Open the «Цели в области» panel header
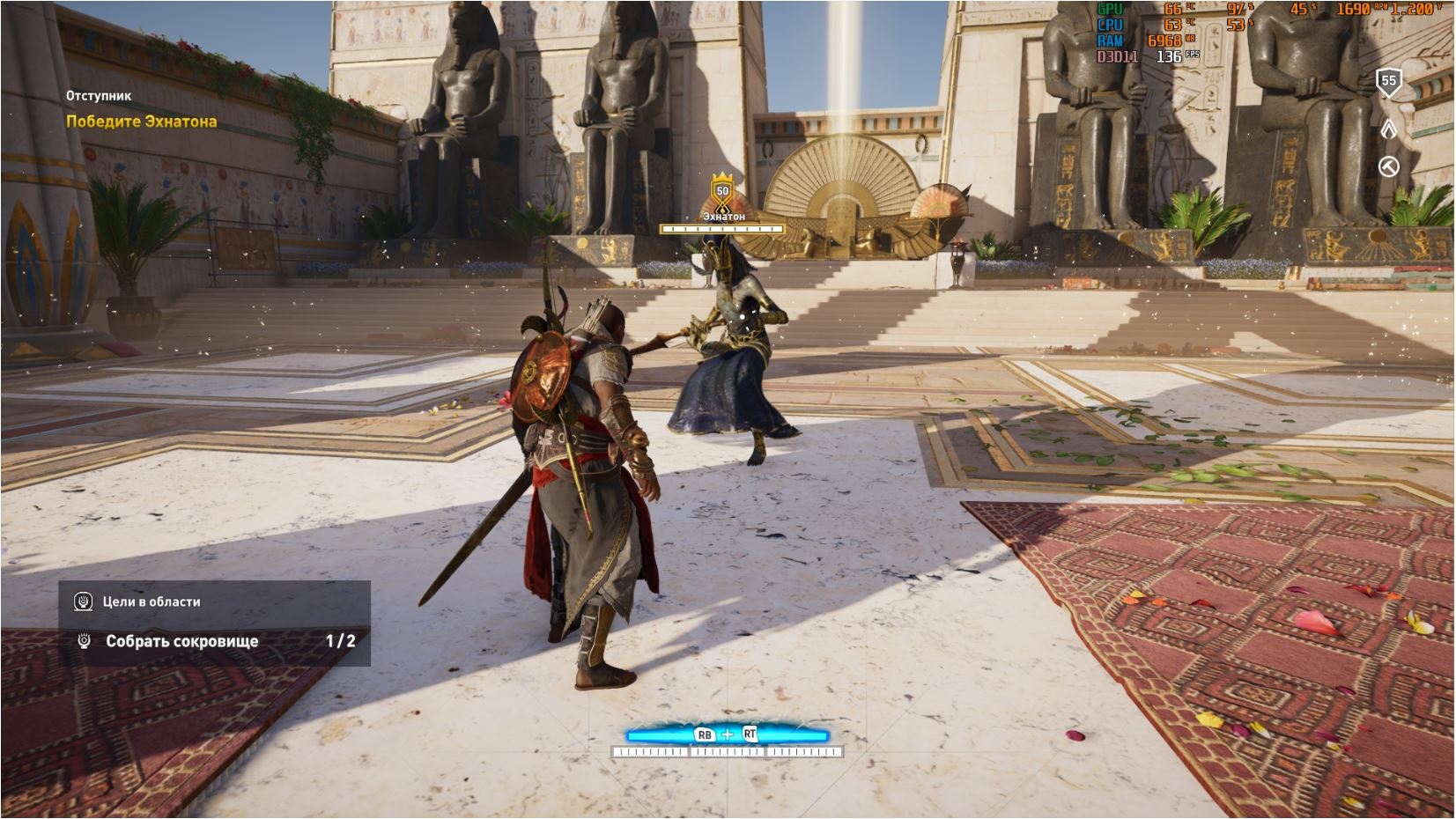 pyautogui.click(x=151, y=601)
